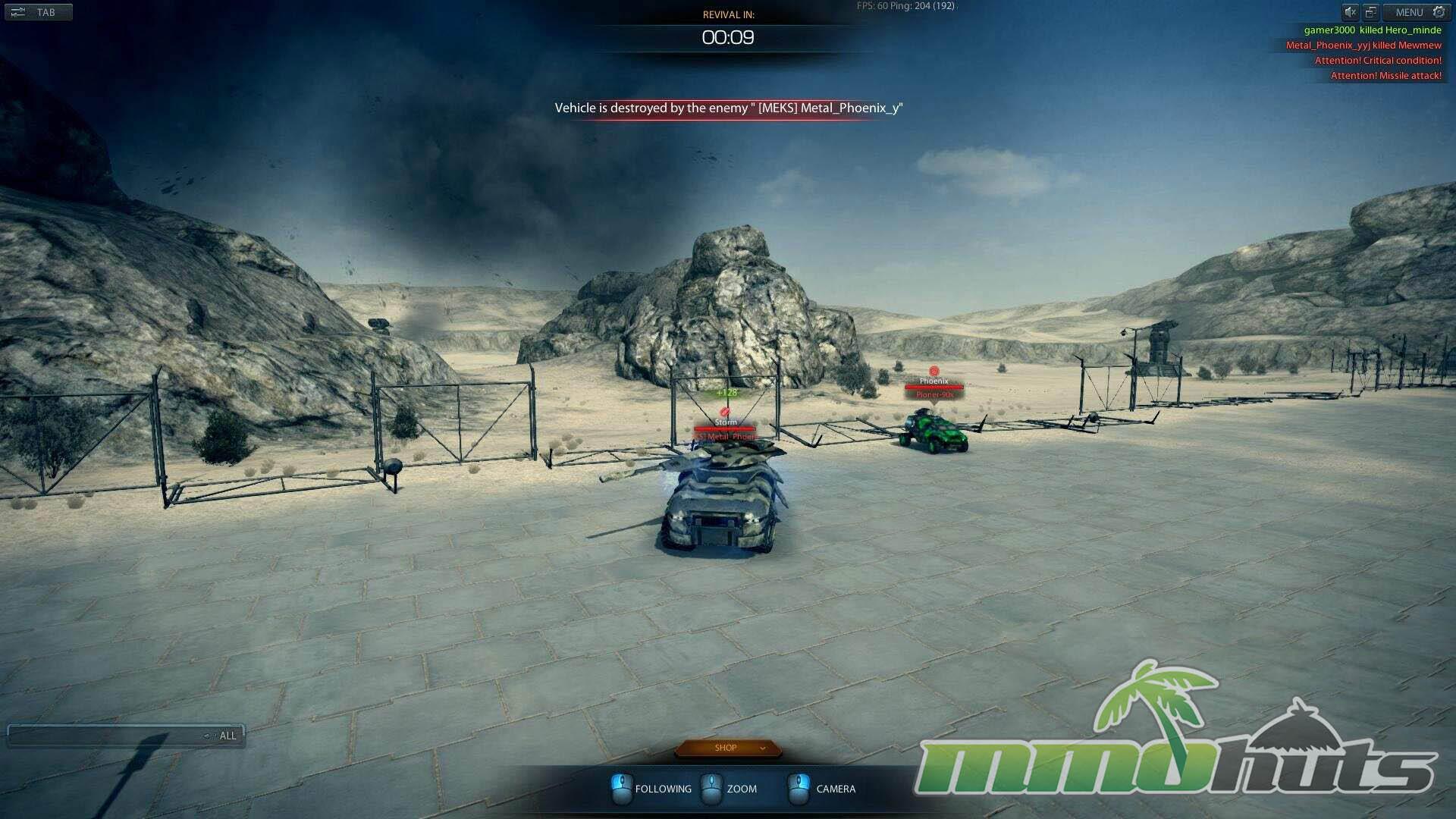This screenshot has width=1456, height=819.
Task: Switch to windowed mode via overlapping-windows icon
Action: (1370, 12)
